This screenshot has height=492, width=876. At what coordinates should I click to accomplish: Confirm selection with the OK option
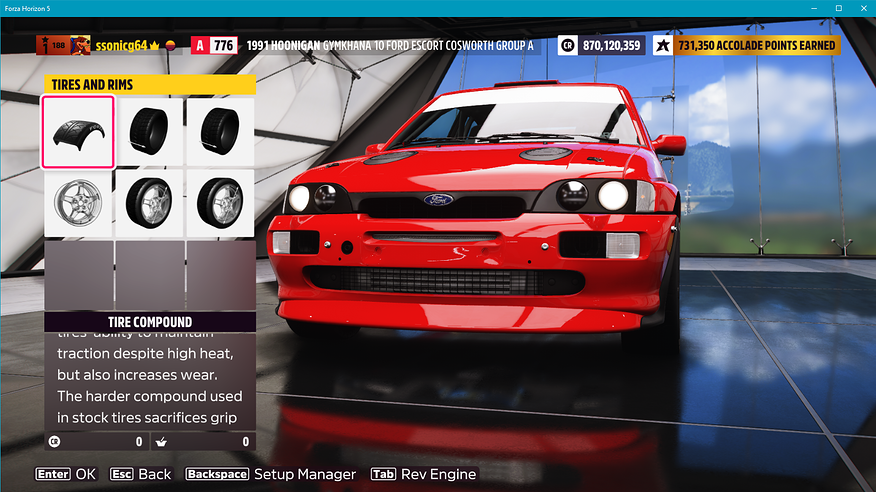[66, 474]
